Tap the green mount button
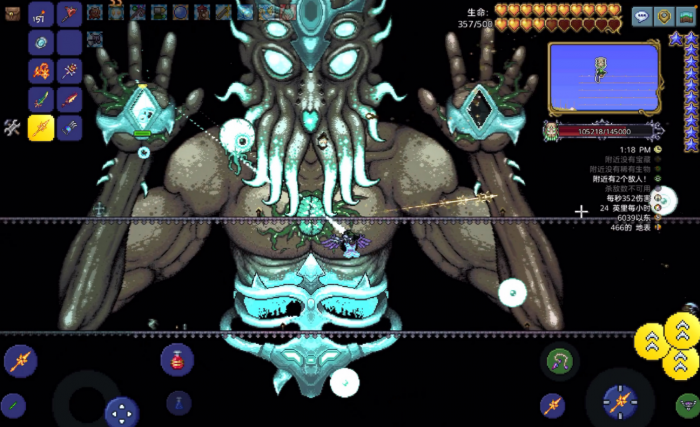 (x=686, y=404)
